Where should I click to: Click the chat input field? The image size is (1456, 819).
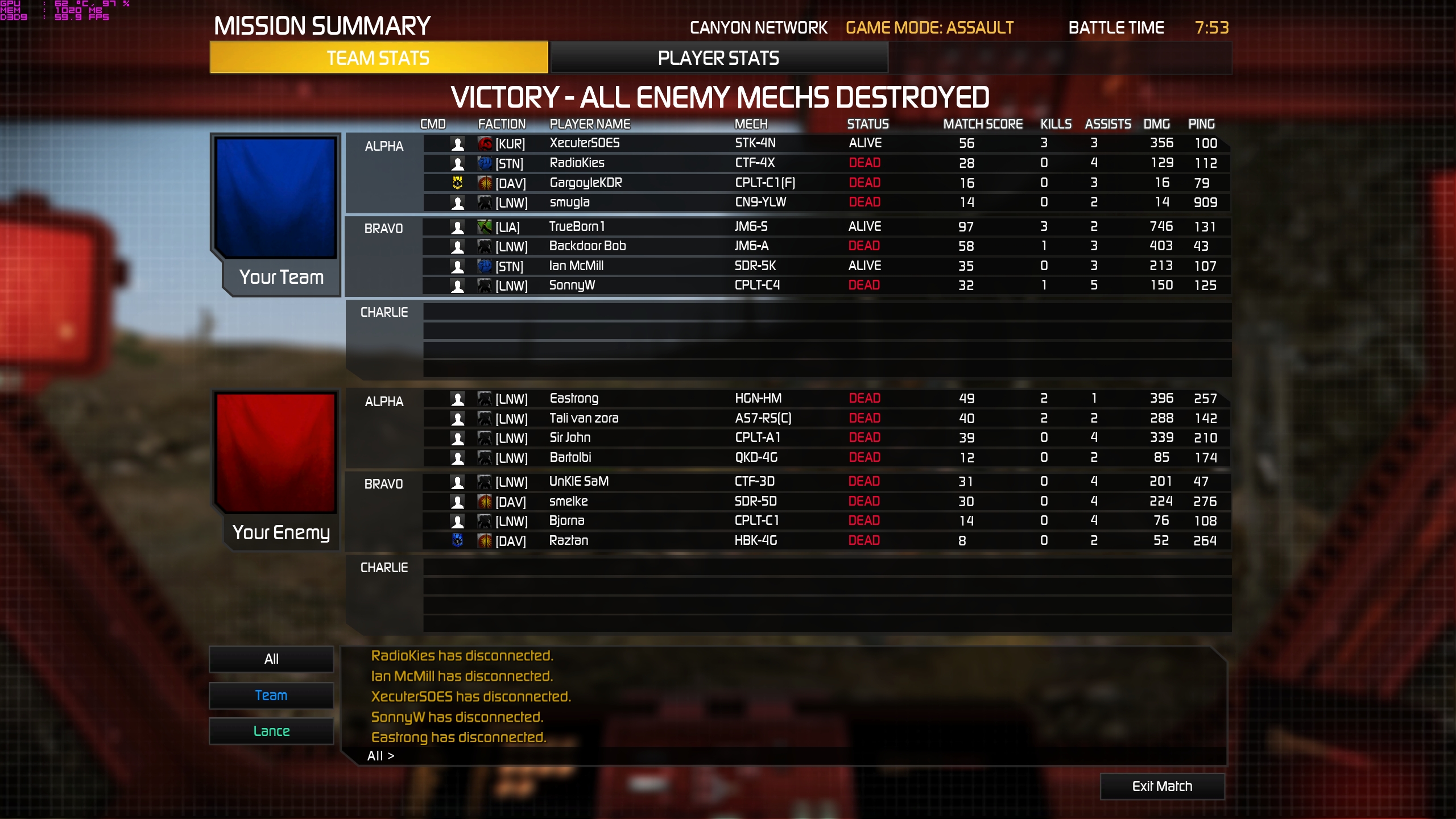(796, 756)
